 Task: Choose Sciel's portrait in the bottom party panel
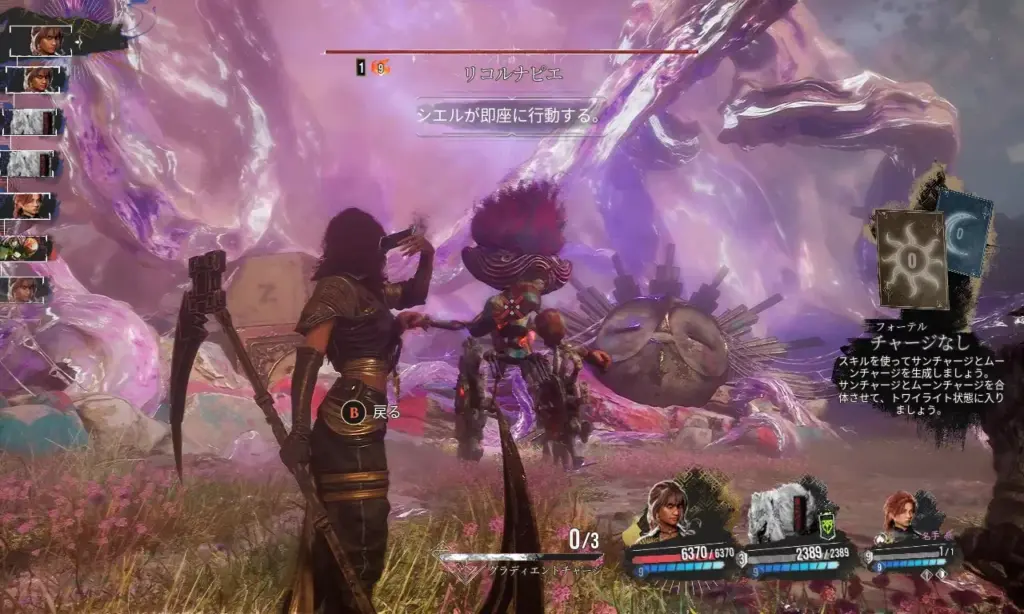tap(667, 510)
